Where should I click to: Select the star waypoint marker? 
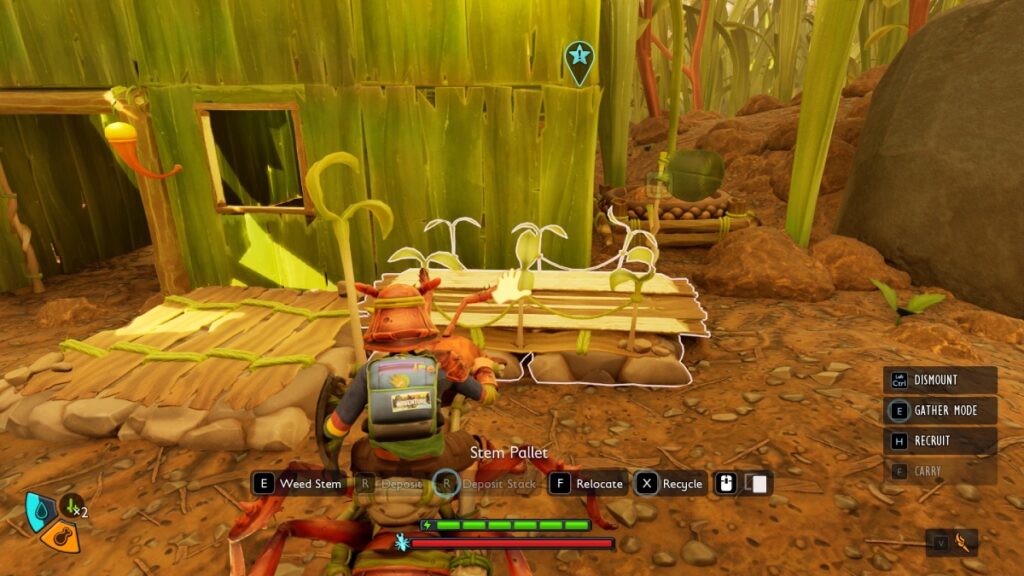[x=578, y=59]
